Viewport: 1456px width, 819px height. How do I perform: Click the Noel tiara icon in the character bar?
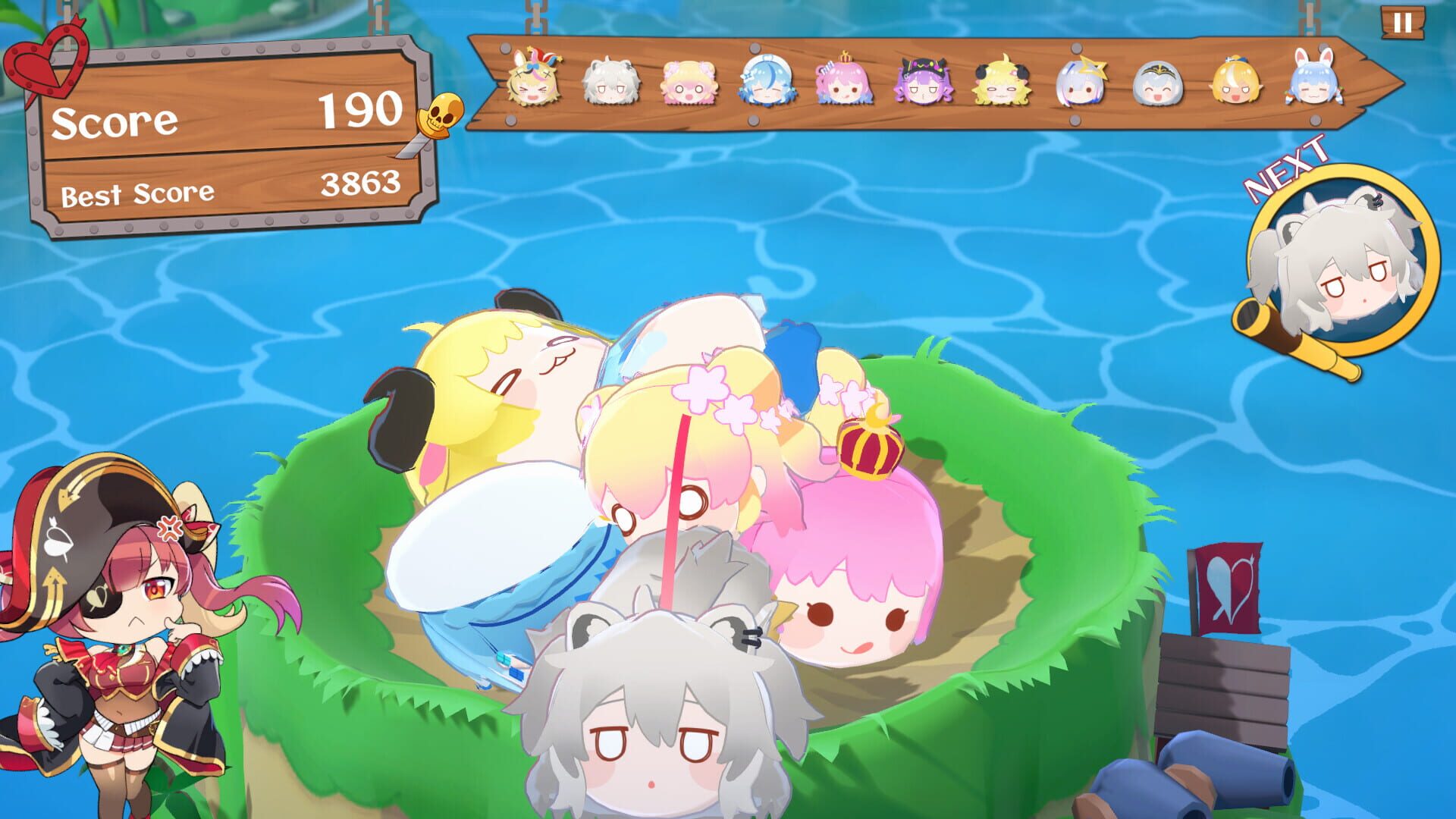pos(1159,85)
